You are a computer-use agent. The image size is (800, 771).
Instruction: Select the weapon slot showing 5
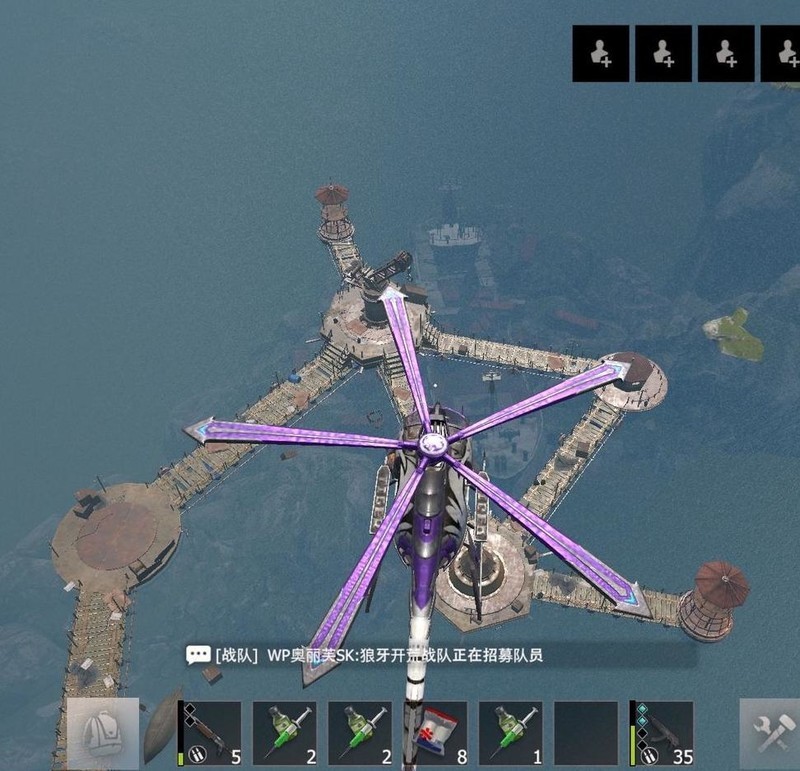coord(210,733)
